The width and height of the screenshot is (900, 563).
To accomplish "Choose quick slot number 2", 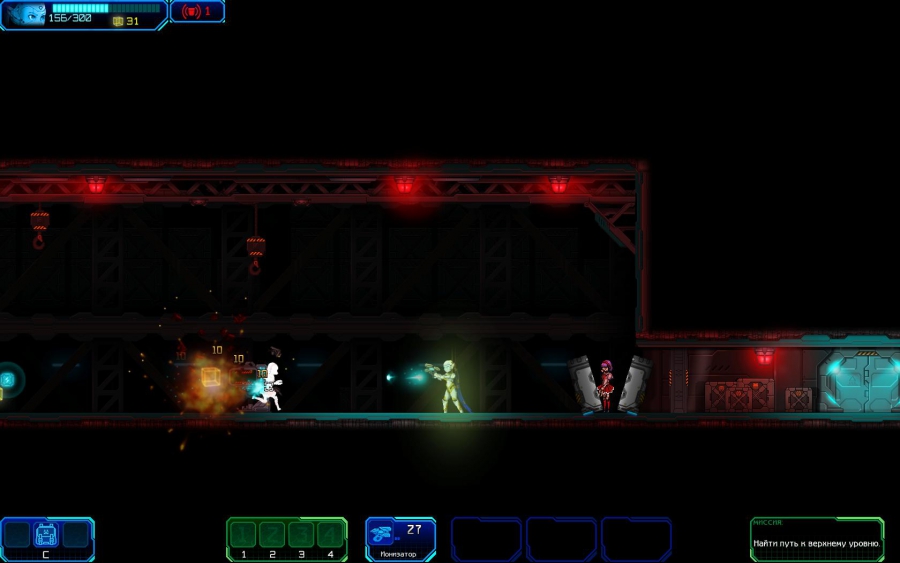I will pyautogui.click(x=273, y=535).
